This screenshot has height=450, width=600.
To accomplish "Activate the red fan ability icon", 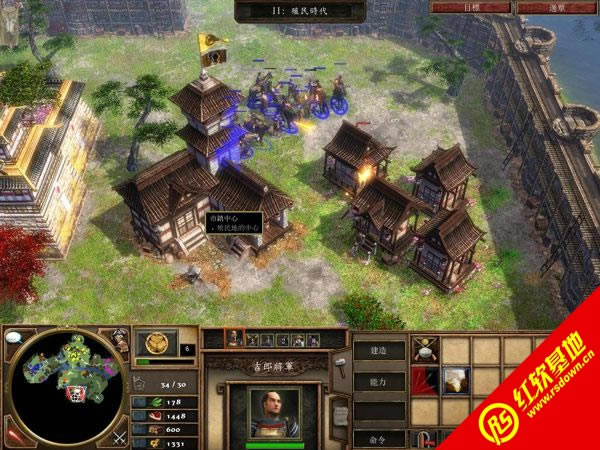I will (426, 381).
